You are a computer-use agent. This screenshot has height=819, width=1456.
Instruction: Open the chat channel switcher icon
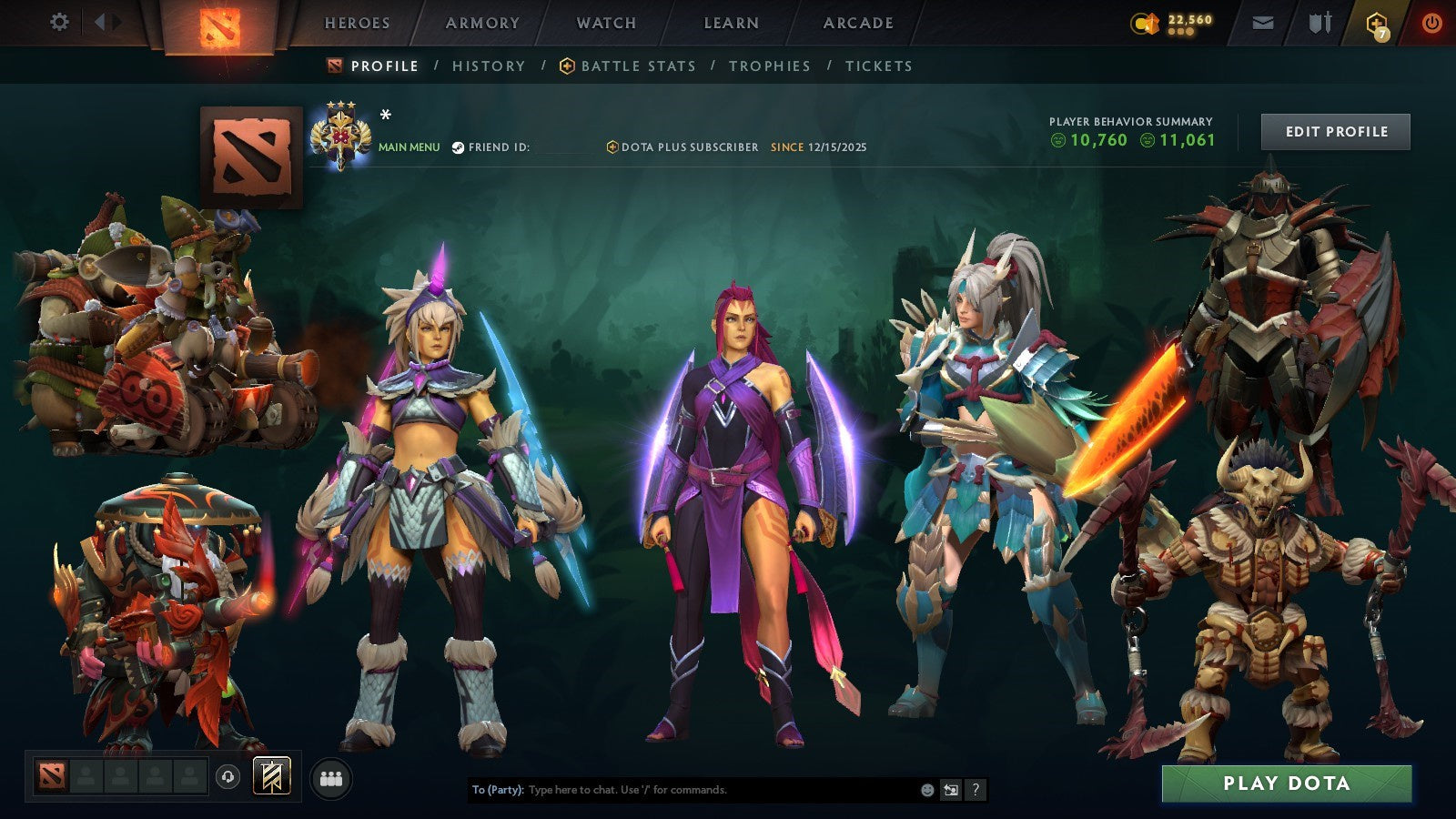coord(951,789)
